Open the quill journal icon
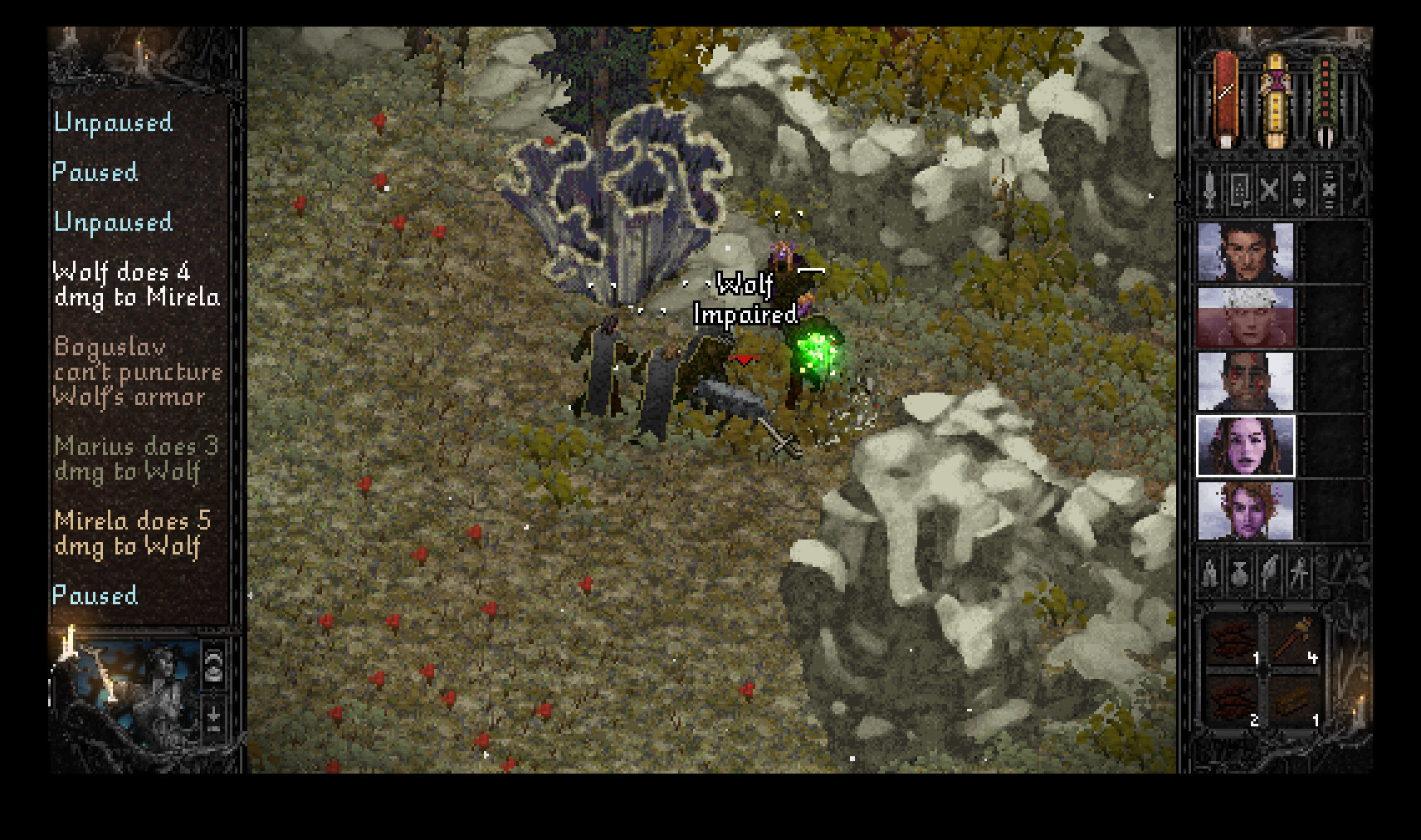Screen dimensions: 1421x840 [1268, 573]
